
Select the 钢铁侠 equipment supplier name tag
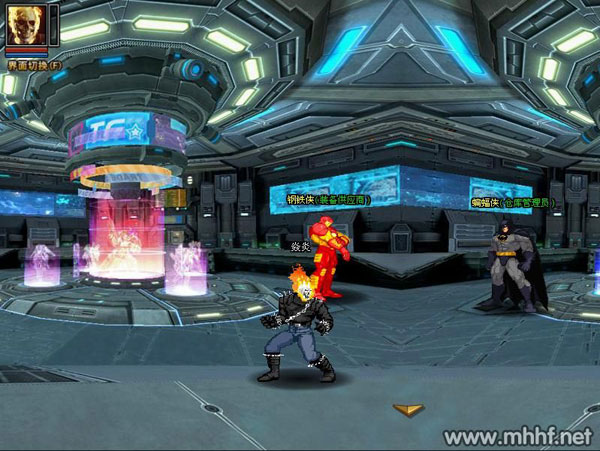[328, 200]
